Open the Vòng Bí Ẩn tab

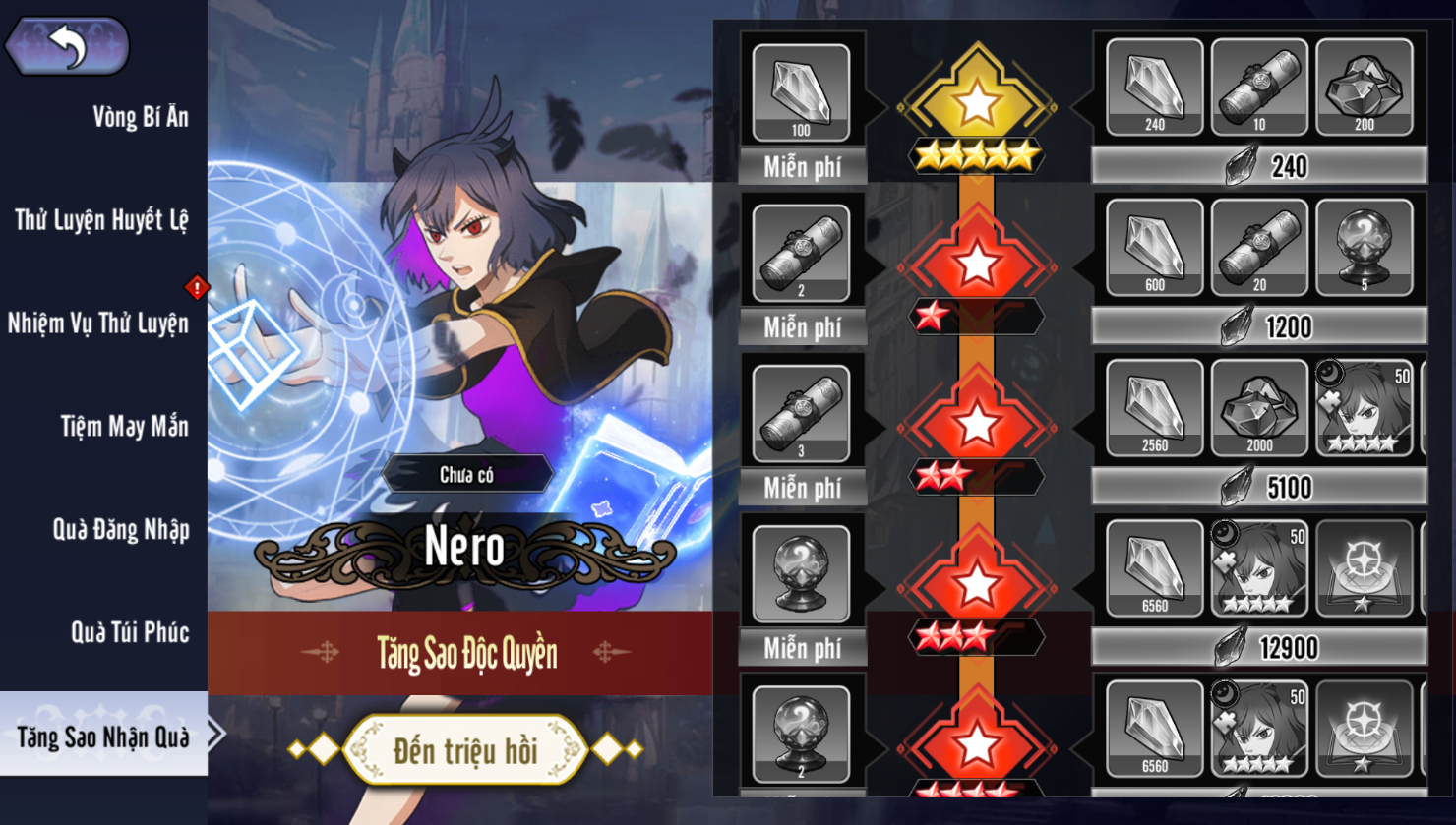[140, 117]
